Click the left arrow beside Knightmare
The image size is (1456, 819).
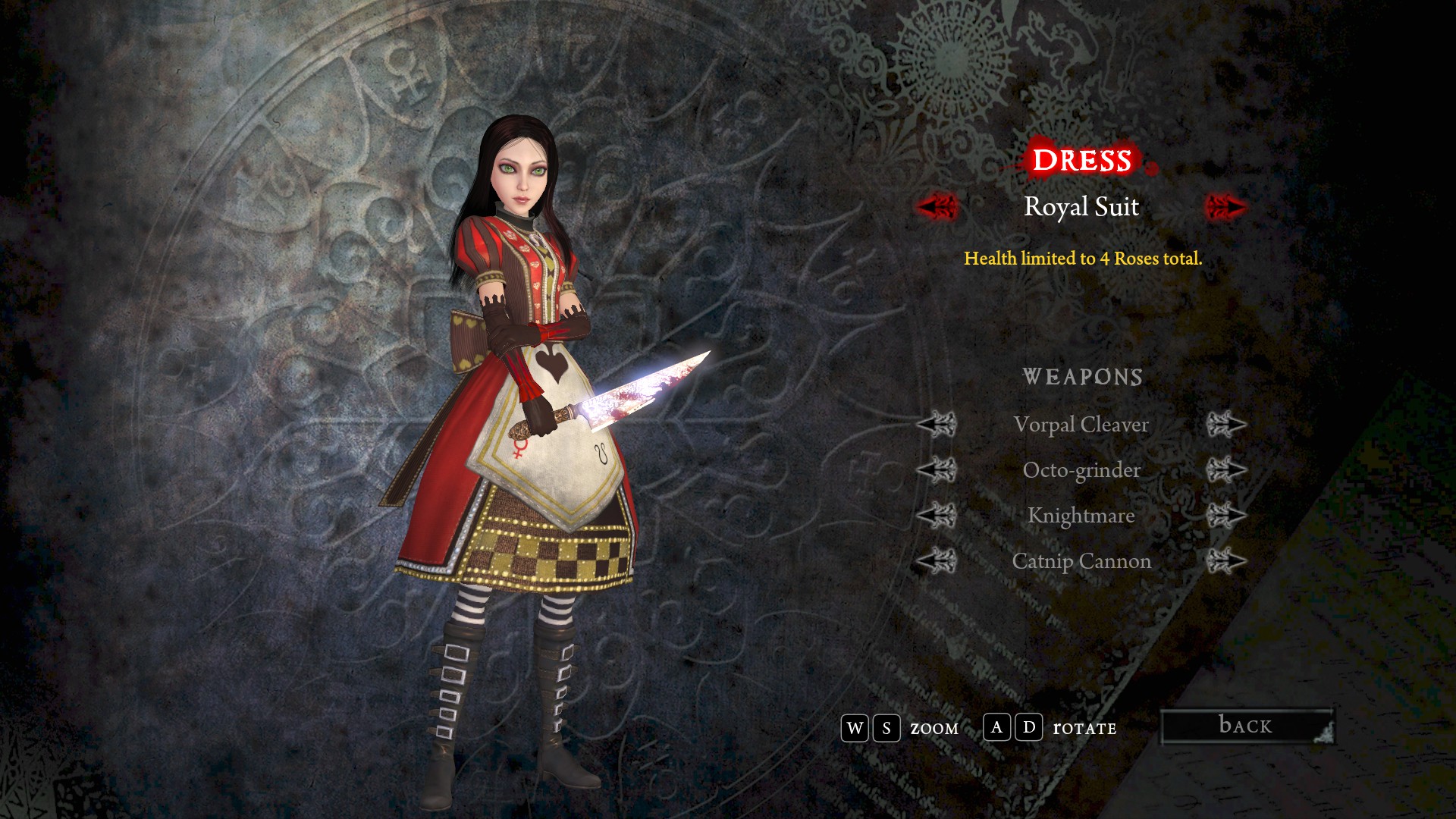pyautogui.click(x=937, y=516)
